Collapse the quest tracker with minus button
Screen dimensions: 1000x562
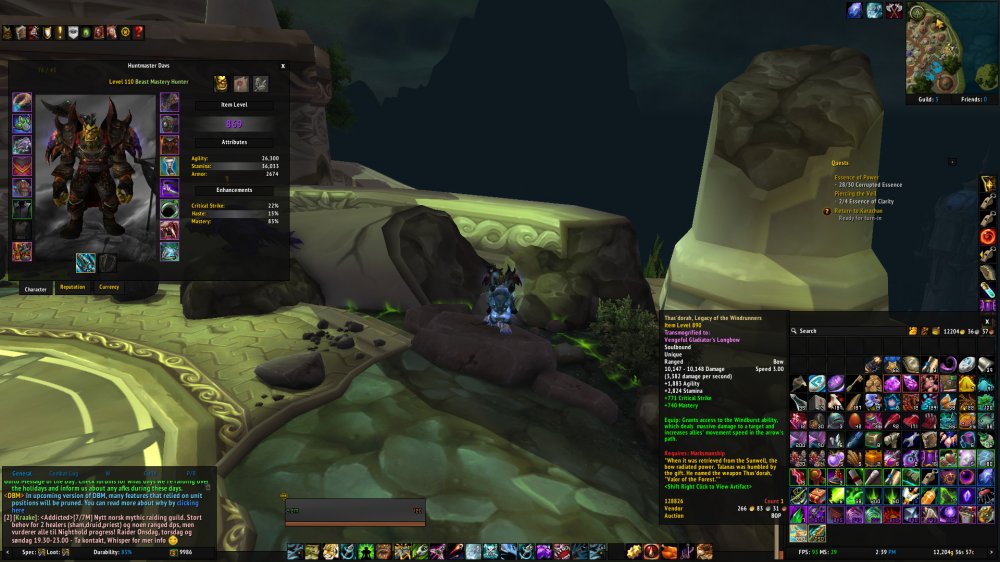click(x=951, y=161)
